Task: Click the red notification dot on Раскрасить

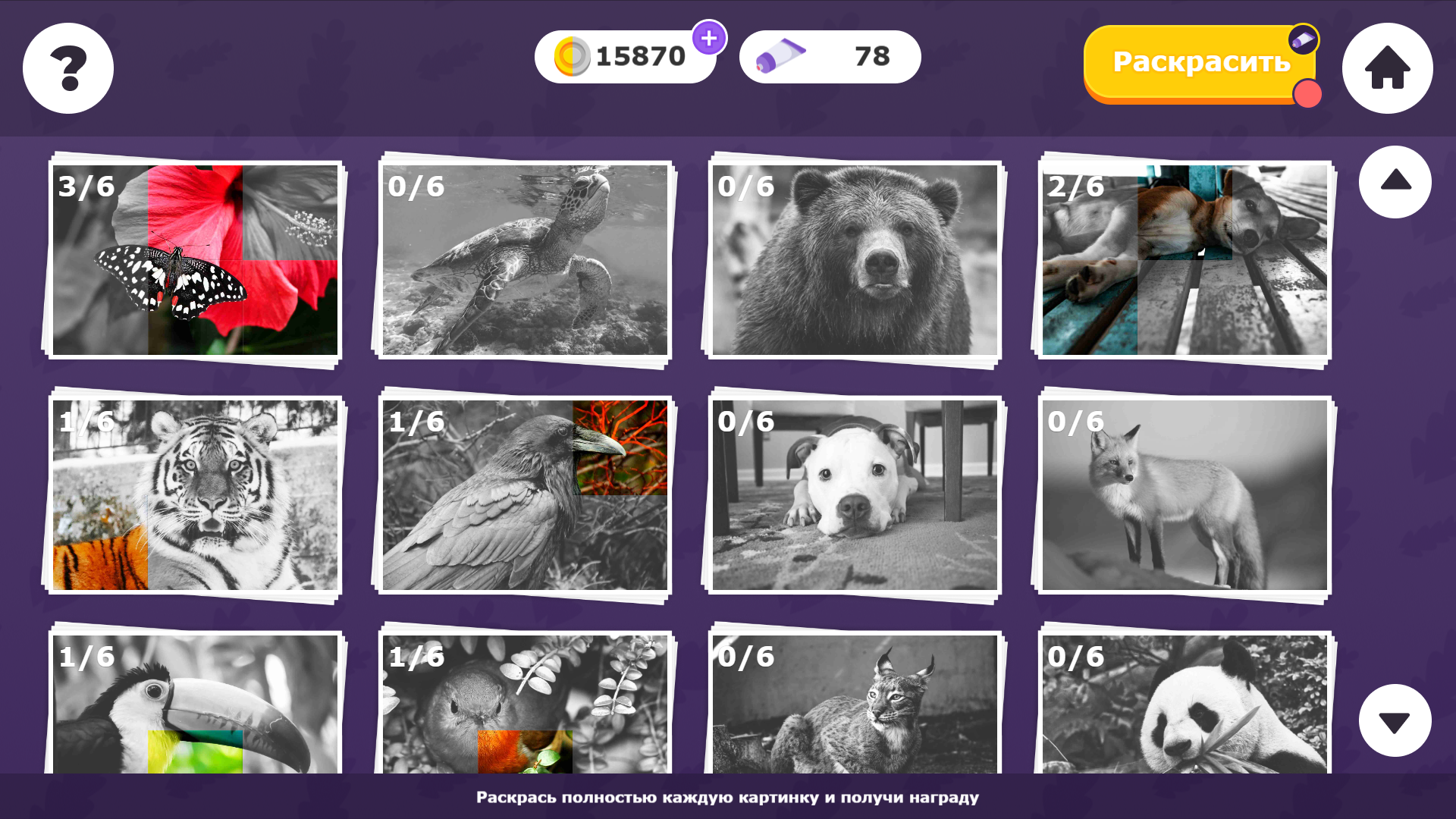Action: click(x=1306, y=93)
